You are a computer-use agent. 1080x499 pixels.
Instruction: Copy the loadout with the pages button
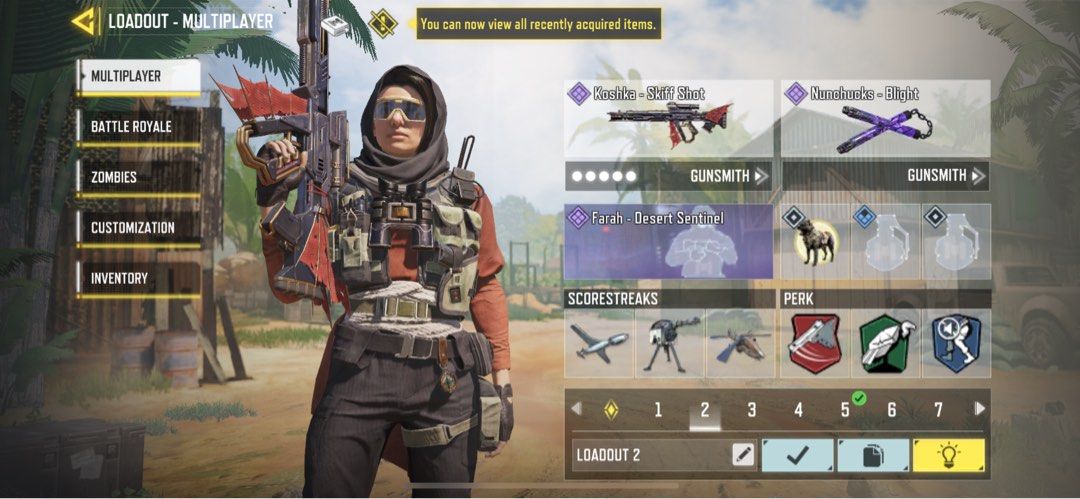[x=873, y=455]
